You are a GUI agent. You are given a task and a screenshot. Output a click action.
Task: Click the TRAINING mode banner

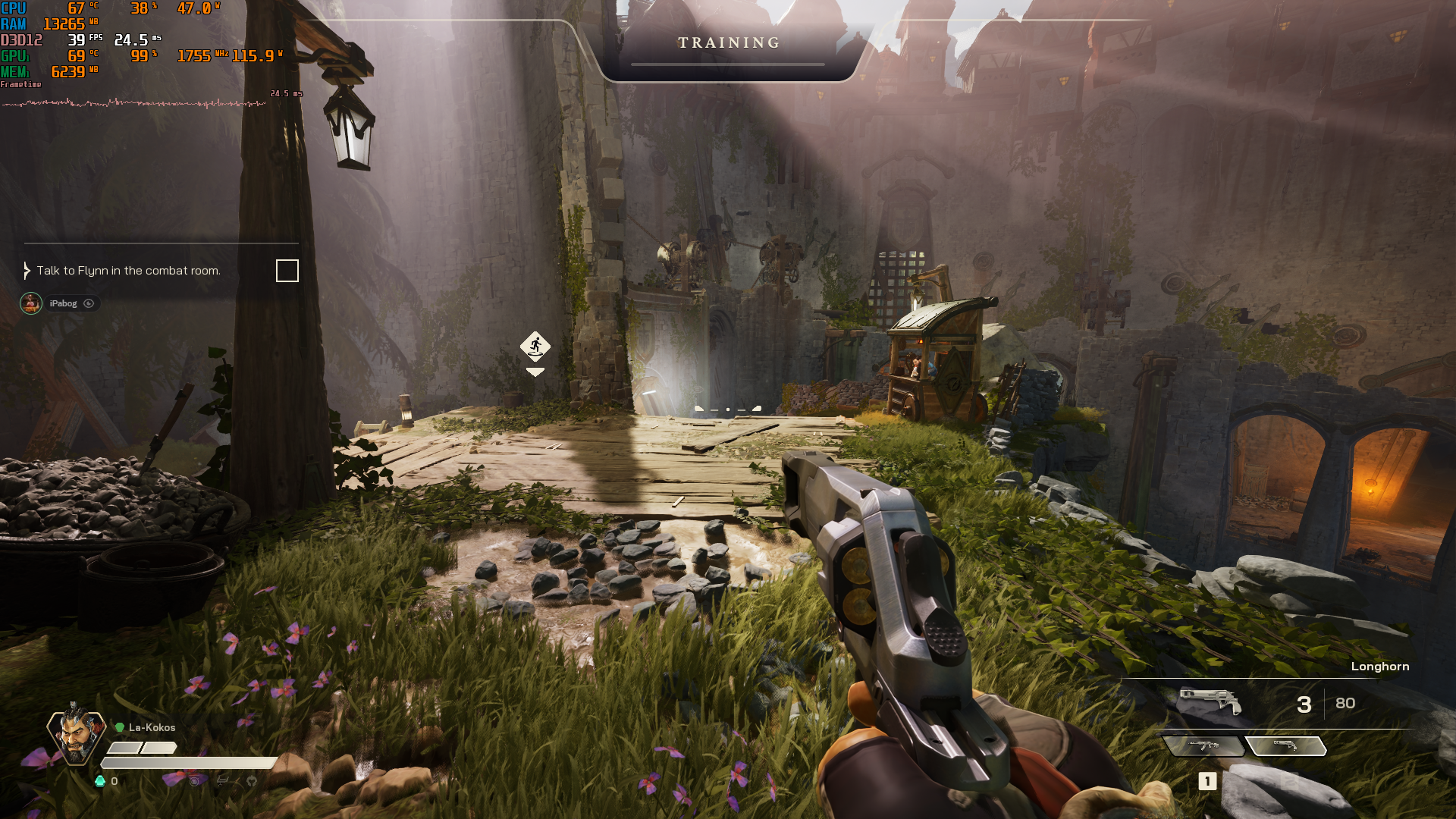click(x=729, y=43)
